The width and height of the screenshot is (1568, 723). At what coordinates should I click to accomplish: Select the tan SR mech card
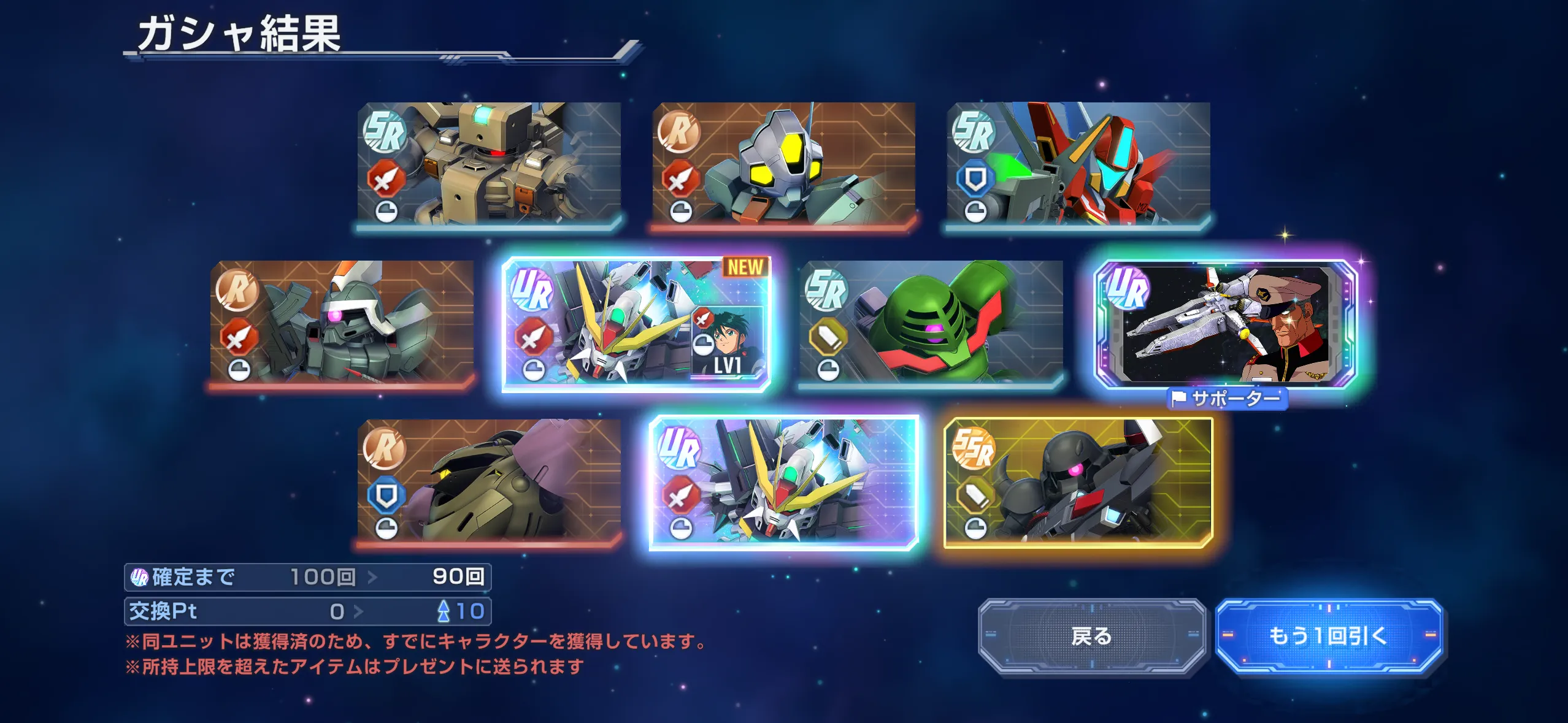click(x=489, y=164)
